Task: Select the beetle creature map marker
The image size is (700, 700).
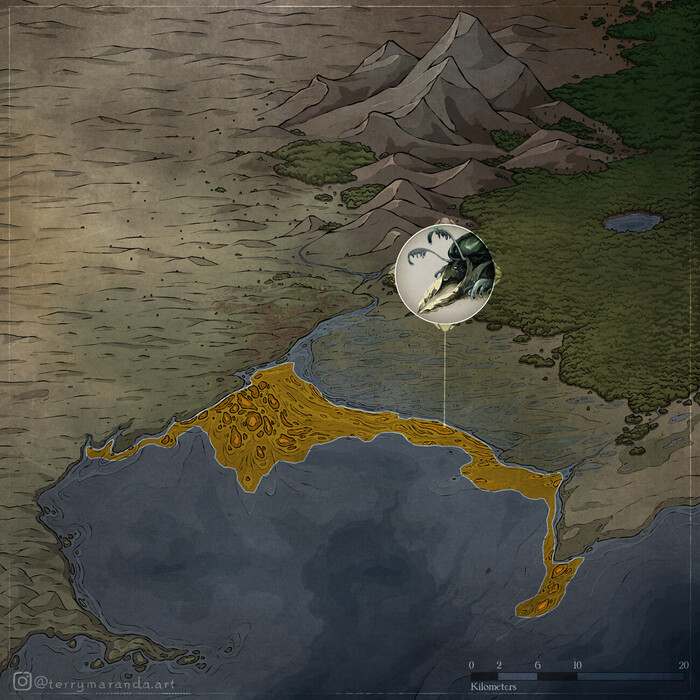Action: click(444, 272)
